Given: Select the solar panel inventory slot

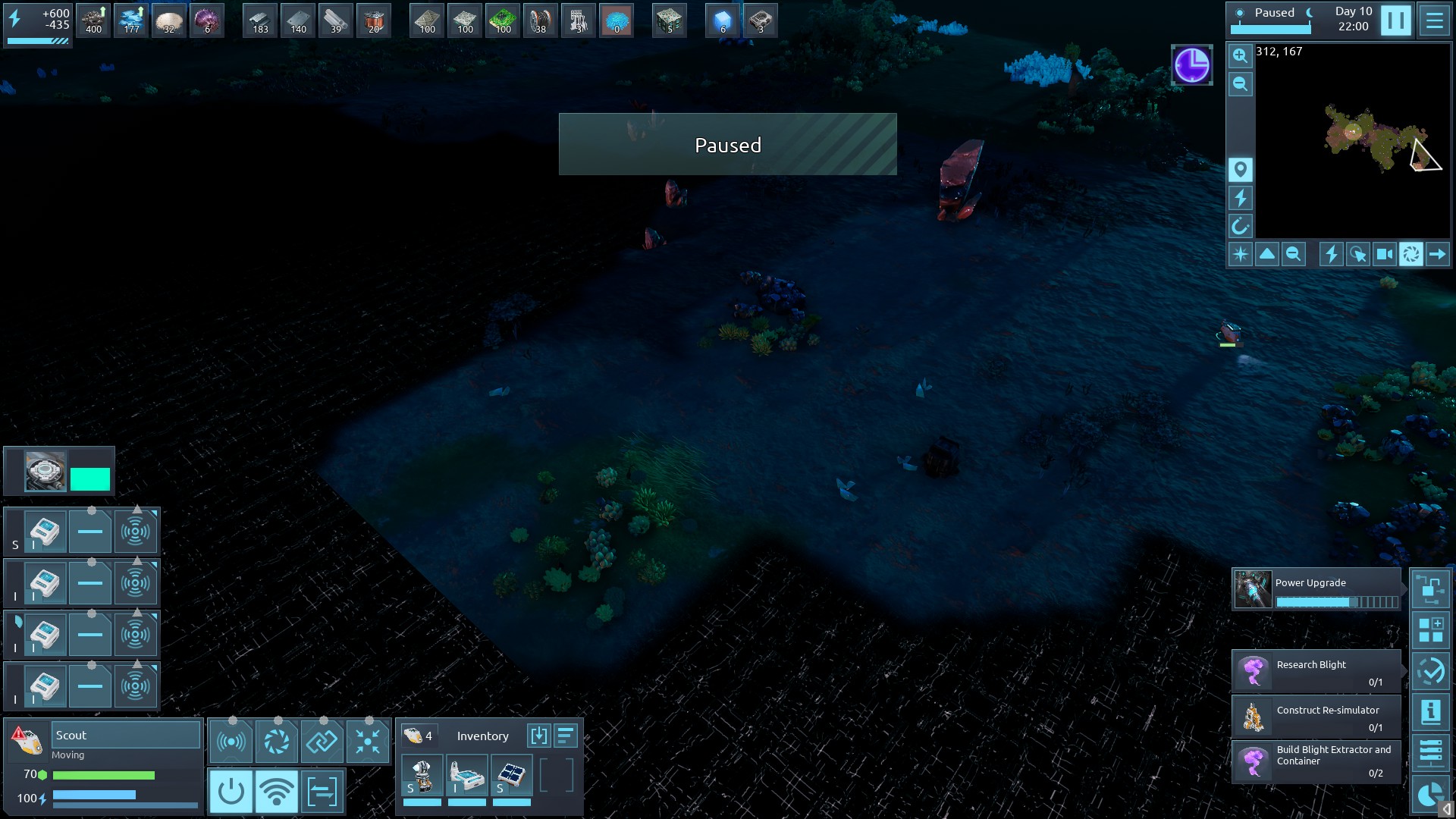Looking at the screenshot, I should click(512, 776).
